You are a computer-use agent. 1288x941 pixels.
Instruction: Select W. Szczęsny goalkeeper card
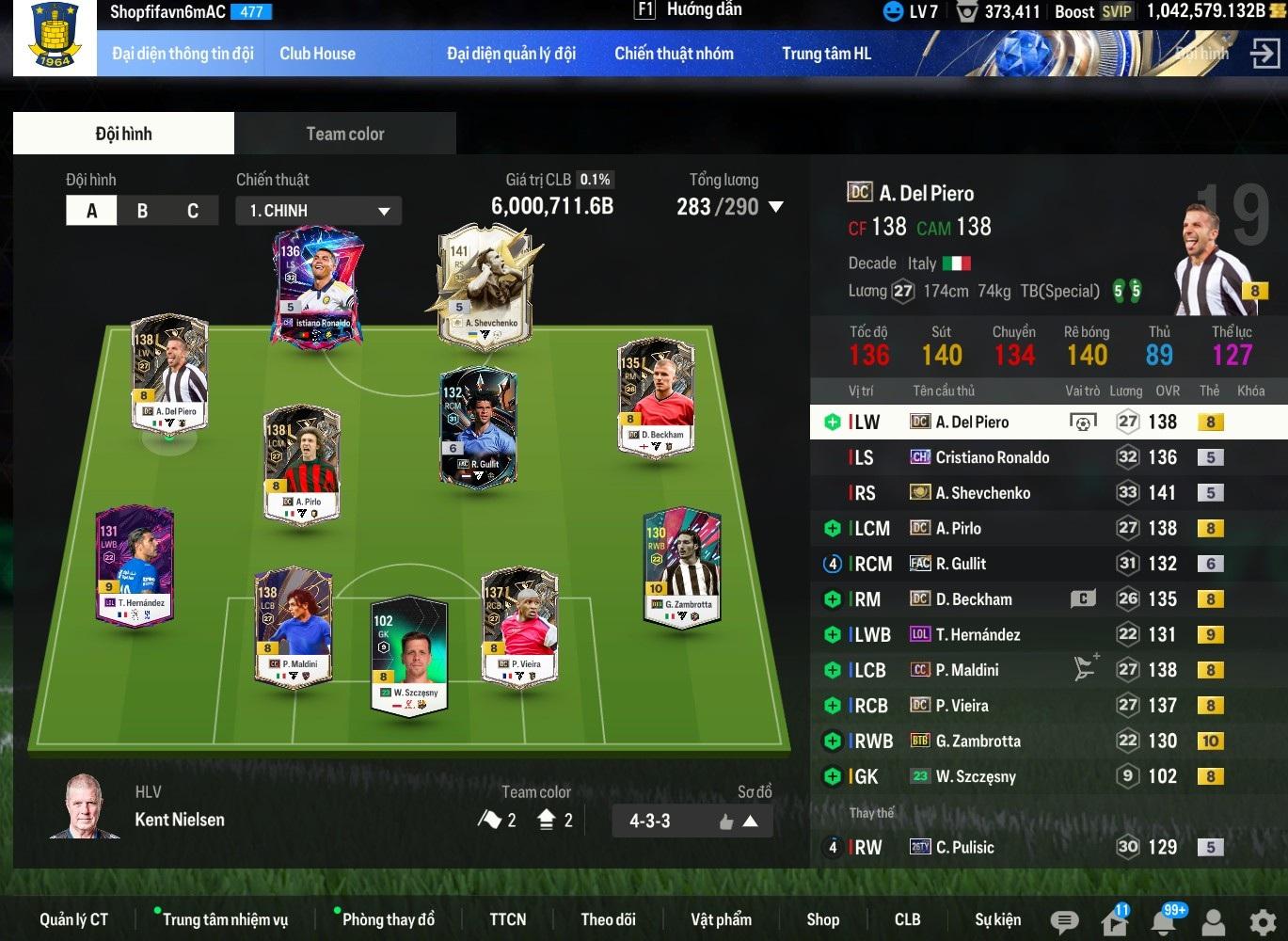click(x=409, y=654)
